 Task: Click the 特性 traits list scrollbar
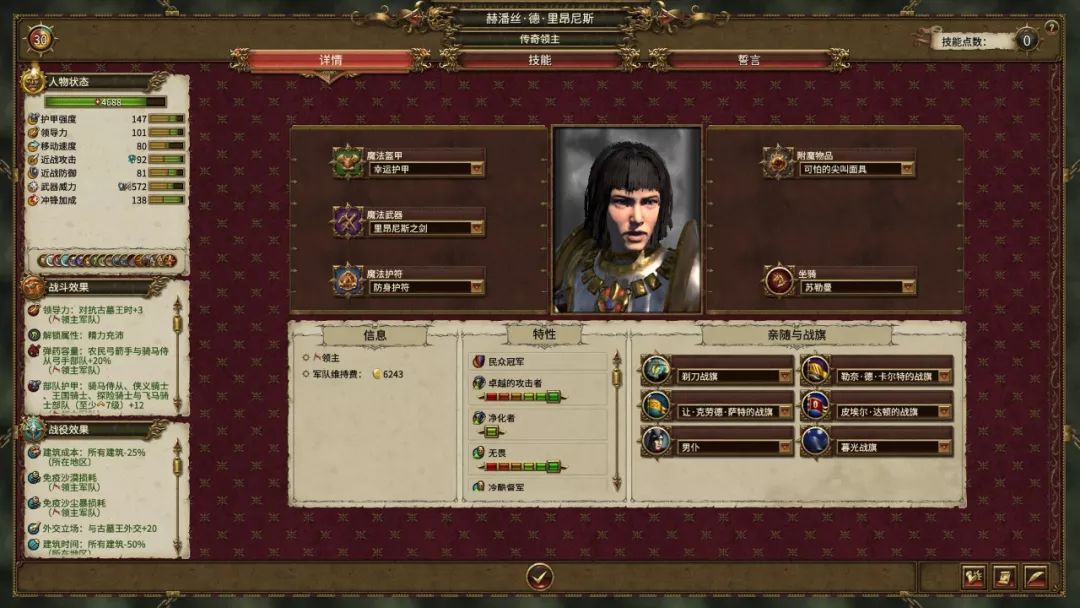[616, 420]
